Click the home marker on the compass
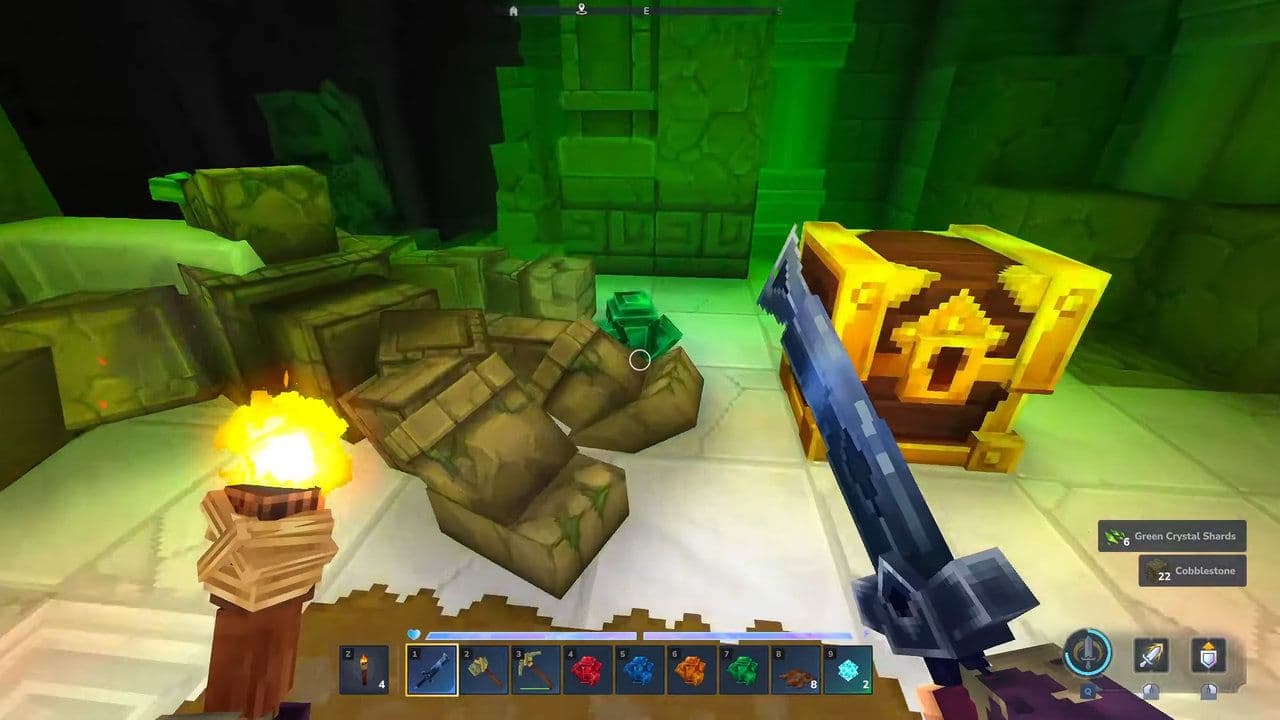The width and height of the screenshot is (1280, 720). tap(514, 11)
